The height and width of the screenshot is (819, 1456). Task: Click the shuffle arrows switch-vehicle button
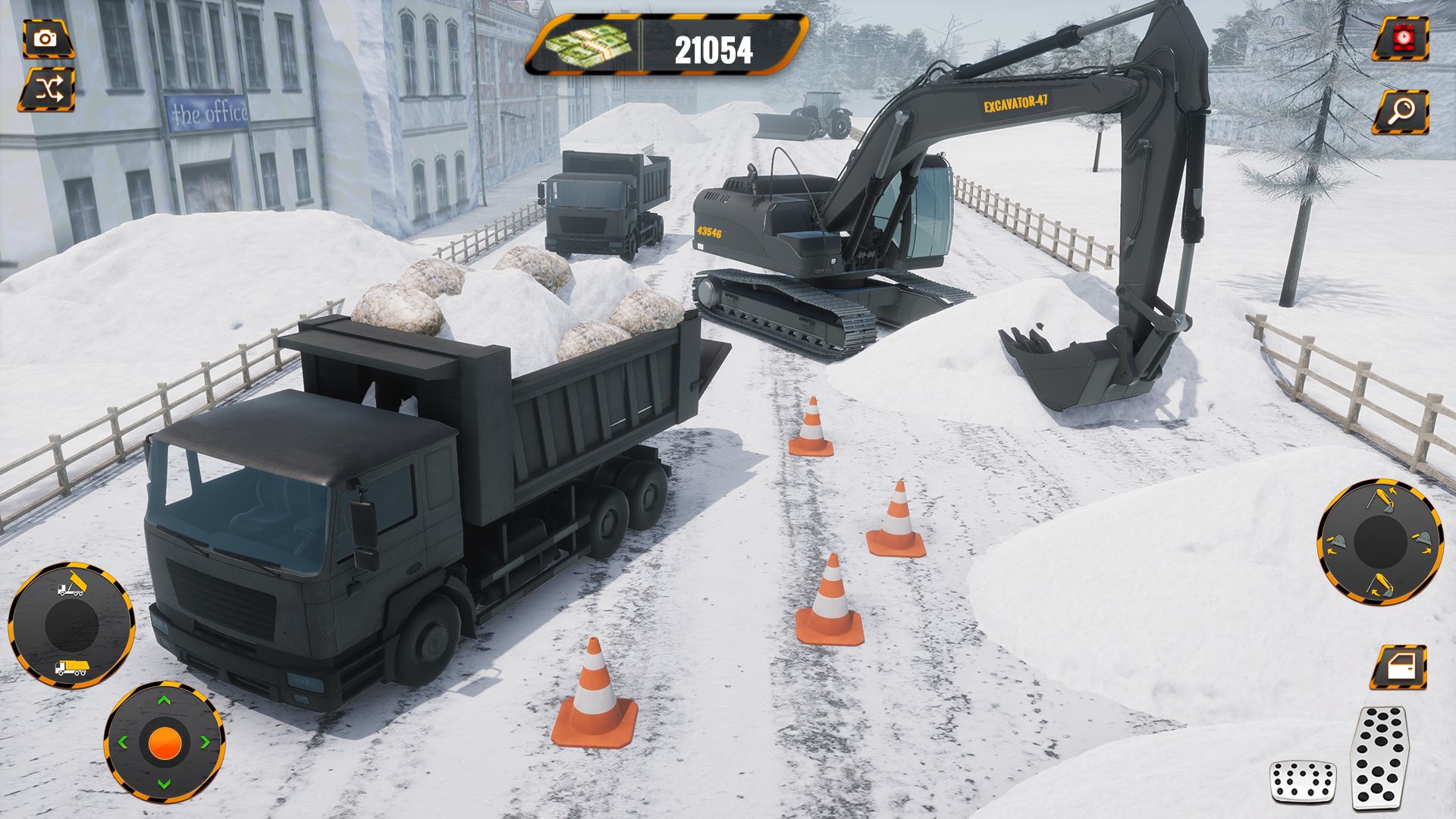[47, 90]
